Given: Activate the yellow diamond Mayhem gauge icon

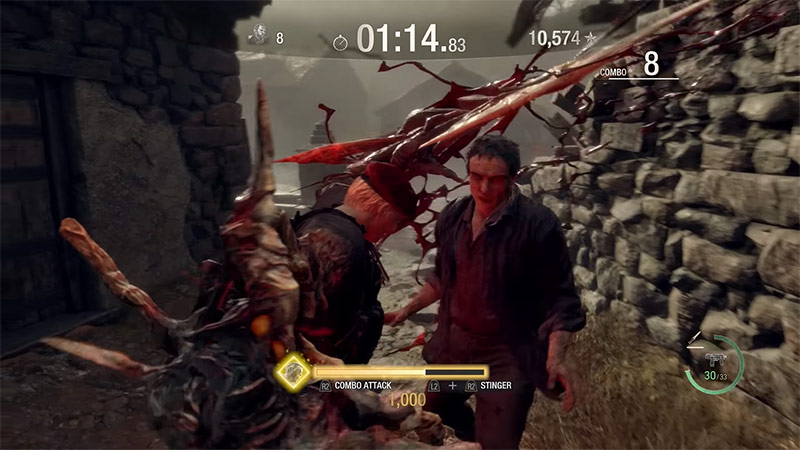Looking at the screenshot, I should pos(292,372).
